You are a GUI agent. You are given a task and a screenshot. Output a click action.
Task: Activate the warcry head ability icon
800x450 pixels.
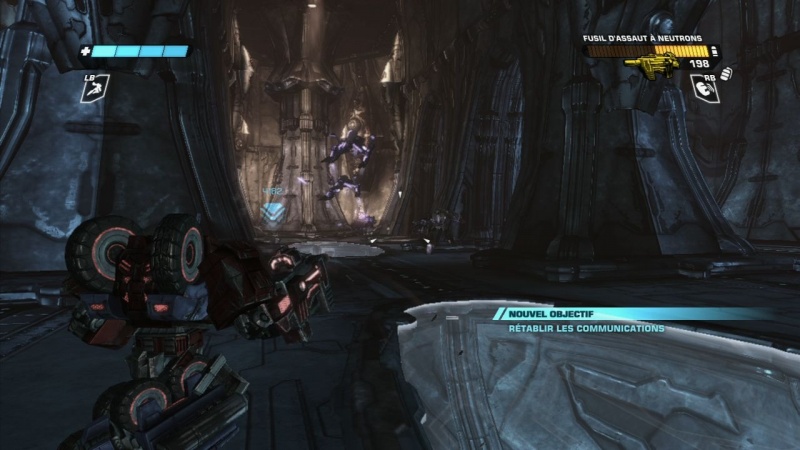[705, 91]
